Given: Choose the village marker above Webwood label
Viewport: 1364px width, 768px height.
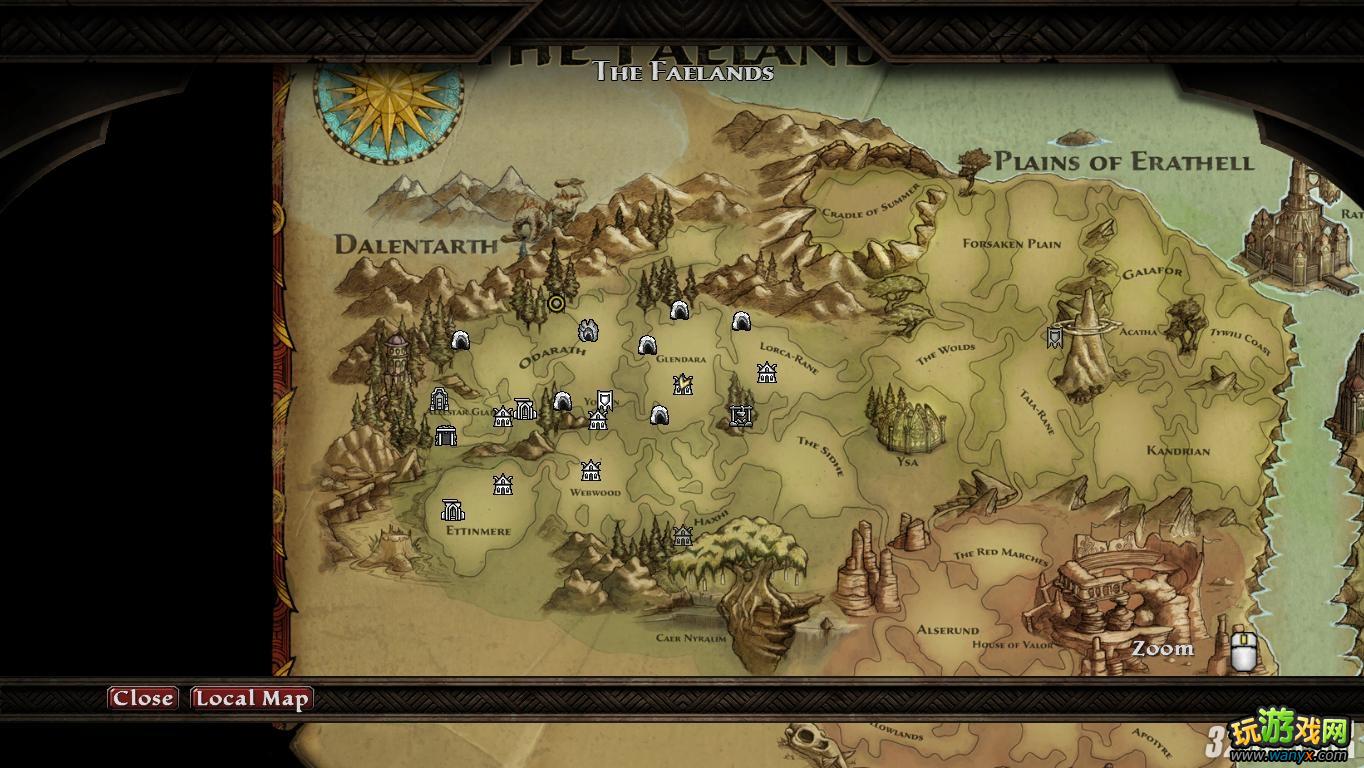Looking at the screenshot, I should coord(591,470).
